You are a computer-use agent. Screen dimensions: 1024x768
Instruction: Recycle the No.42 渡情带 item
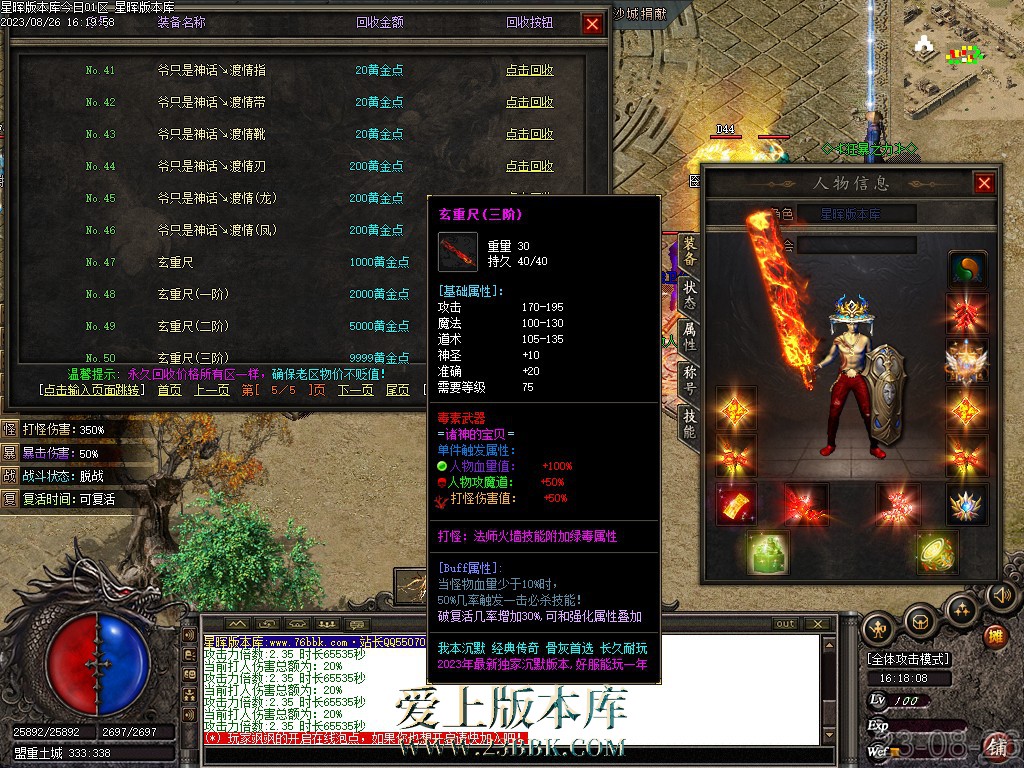529,102
